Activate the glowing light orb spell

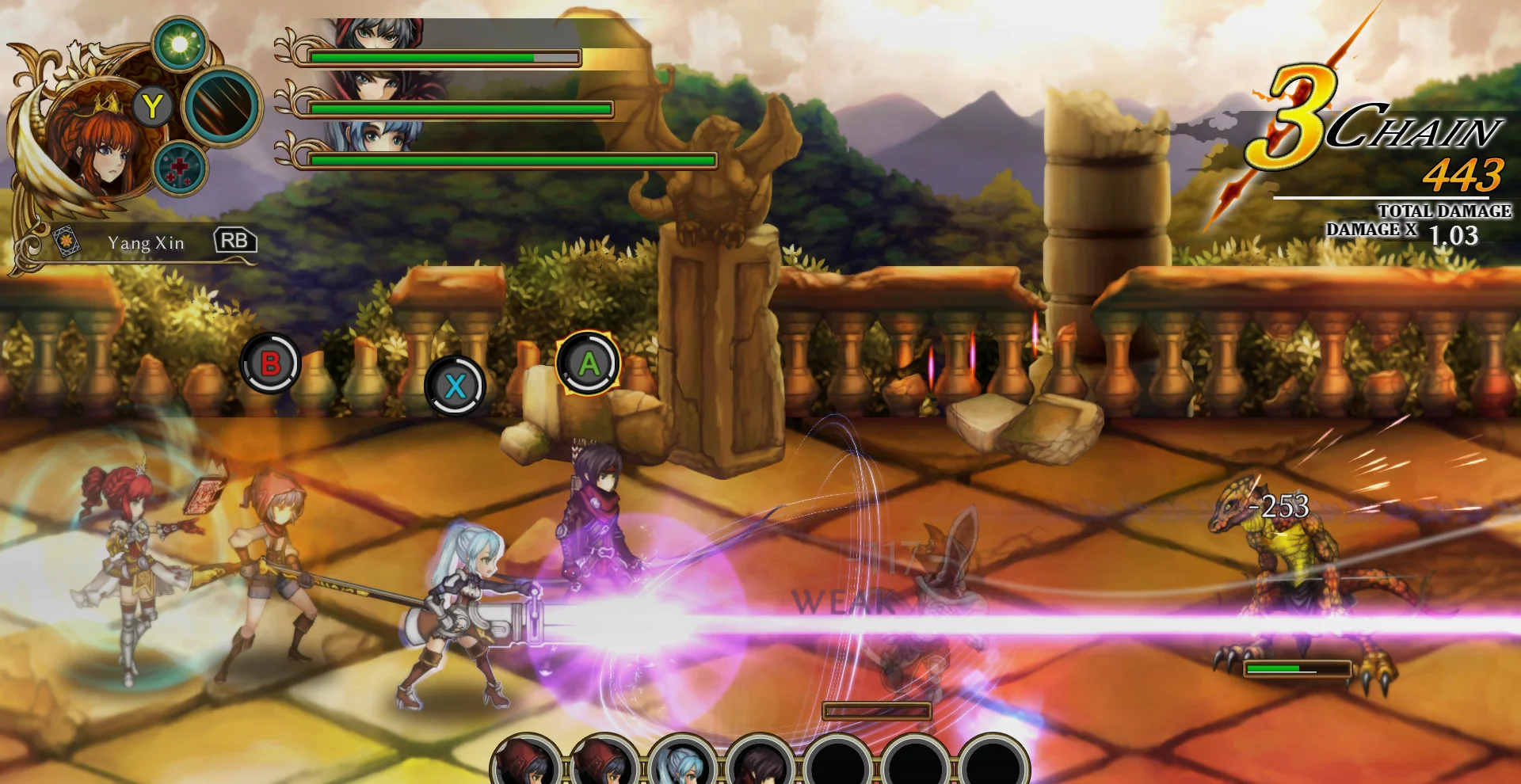coord(180,44)
